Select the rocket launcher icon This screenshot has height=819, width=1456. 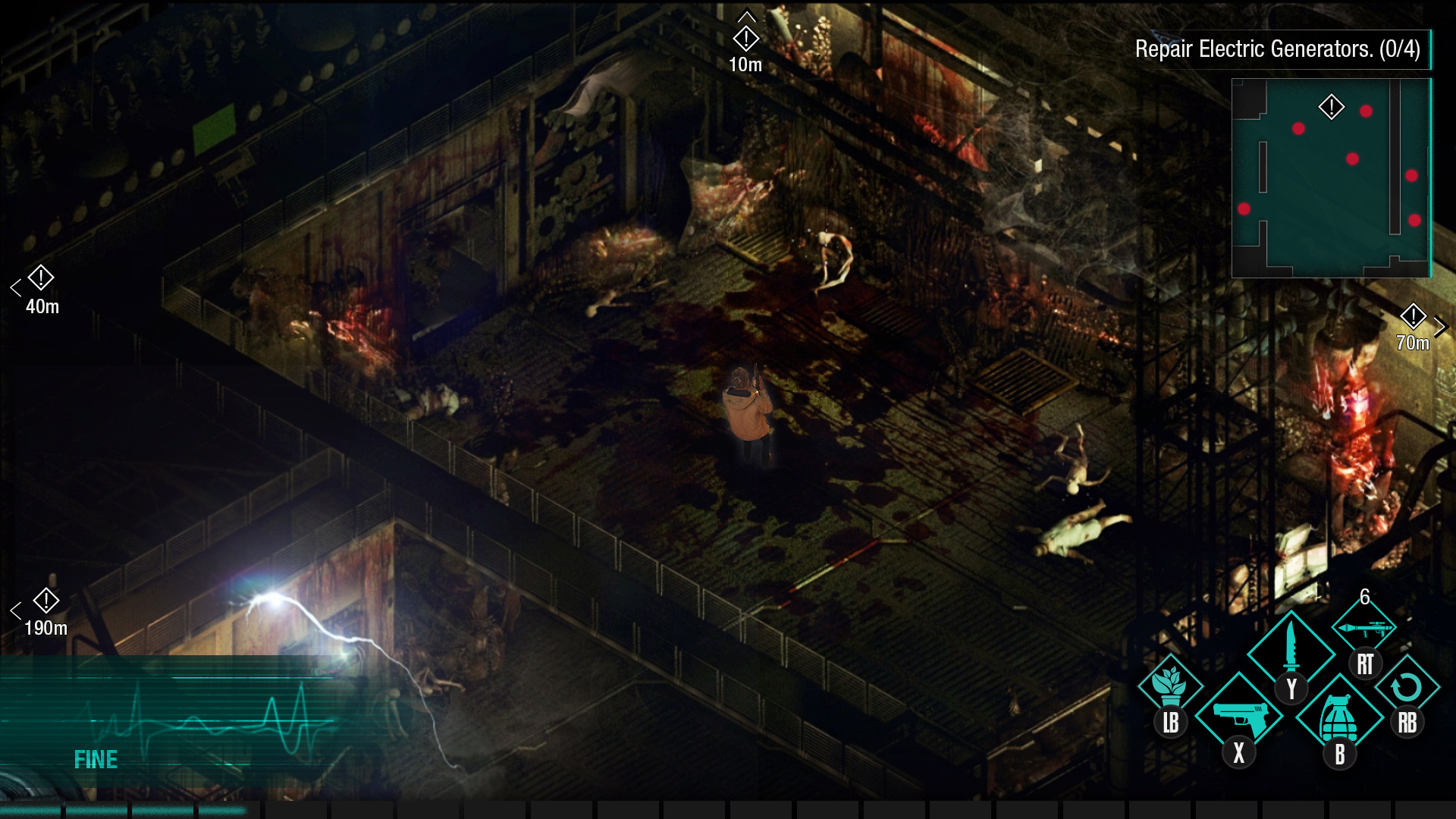coord(1364,629)
